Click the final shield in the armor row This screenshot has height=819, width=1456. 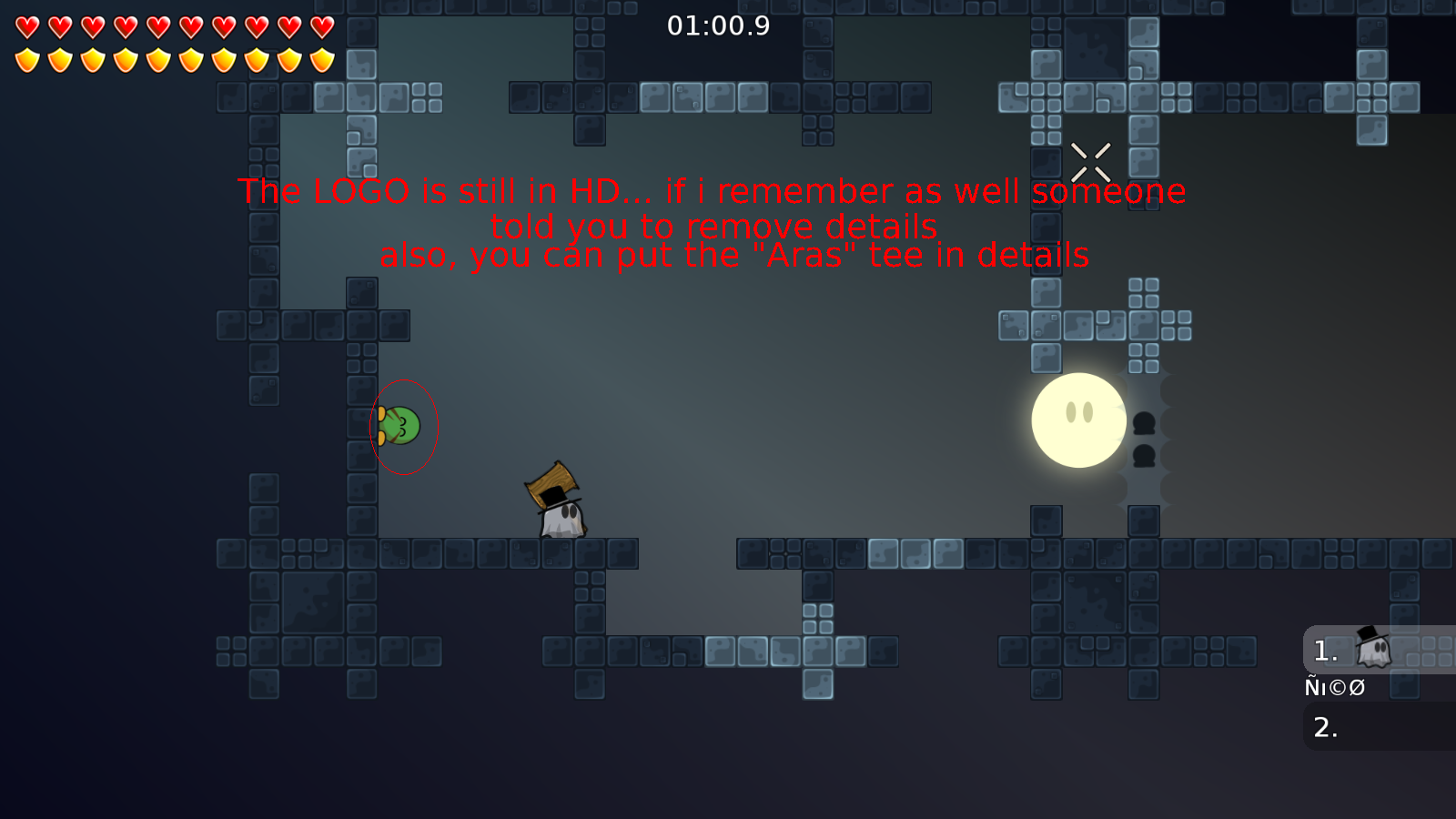[321, 59]
